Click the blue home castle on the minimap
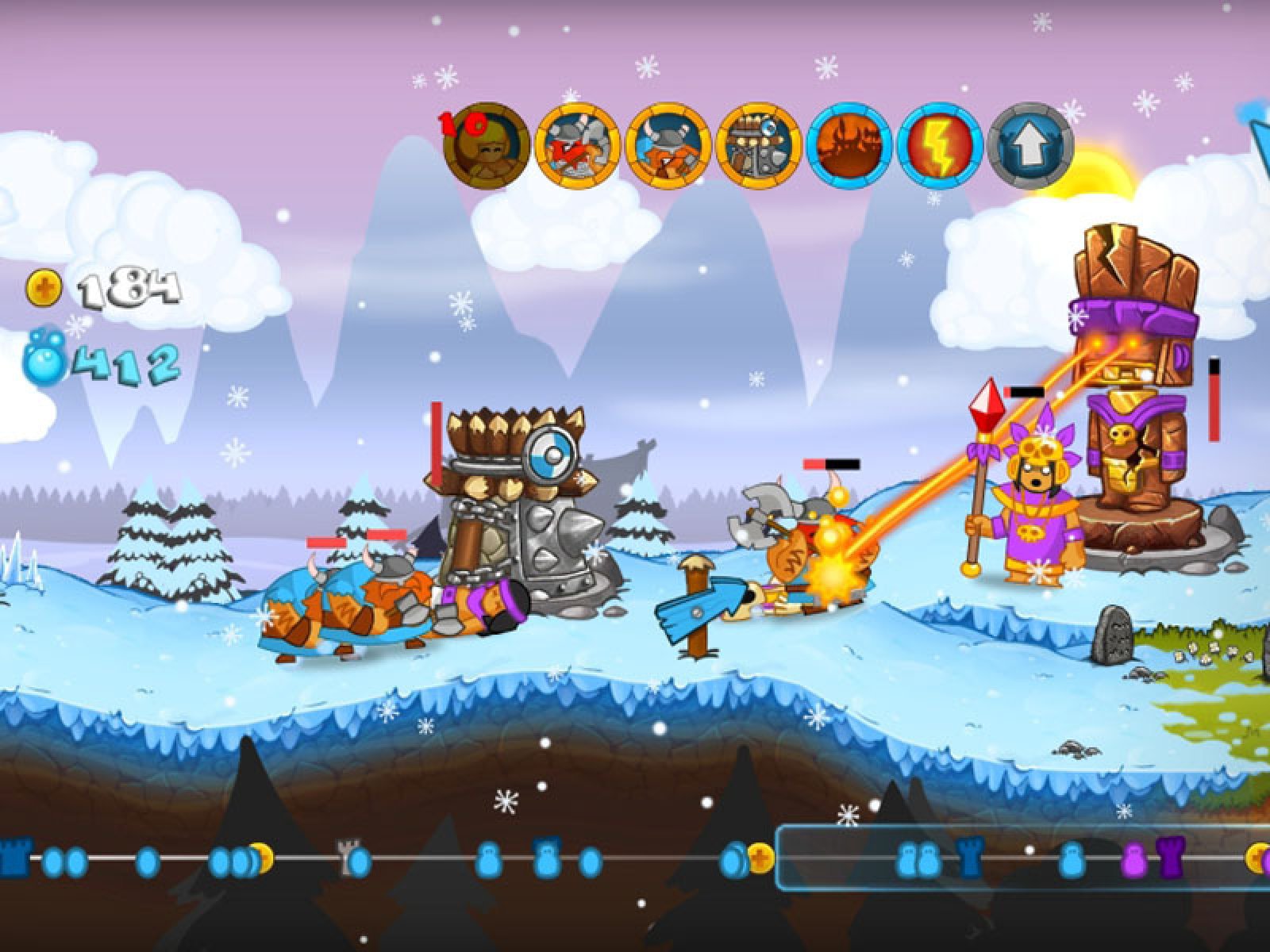 pos(13,858)
